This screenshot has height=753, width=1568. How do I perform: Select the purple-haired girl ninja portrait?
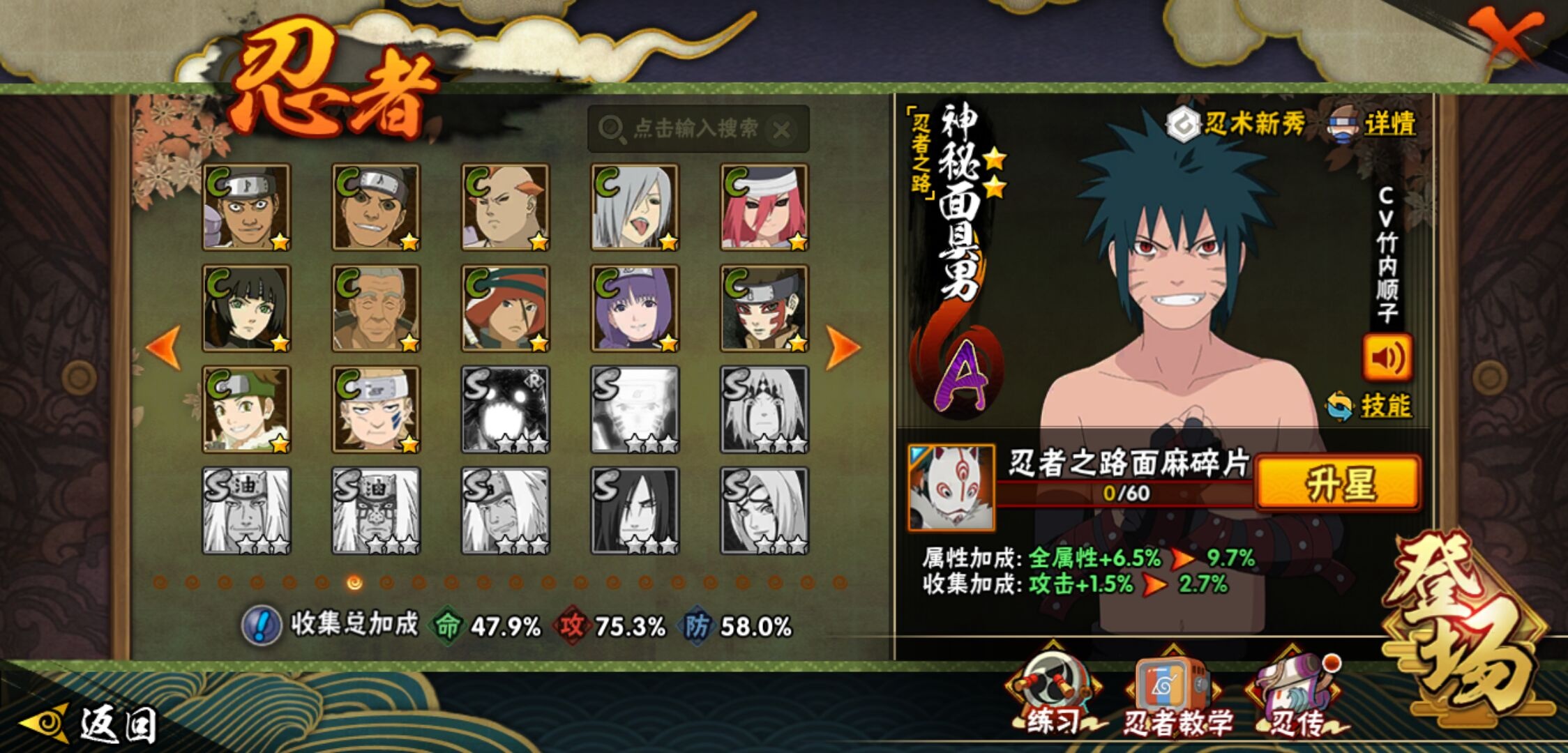(x=635, y=308)
